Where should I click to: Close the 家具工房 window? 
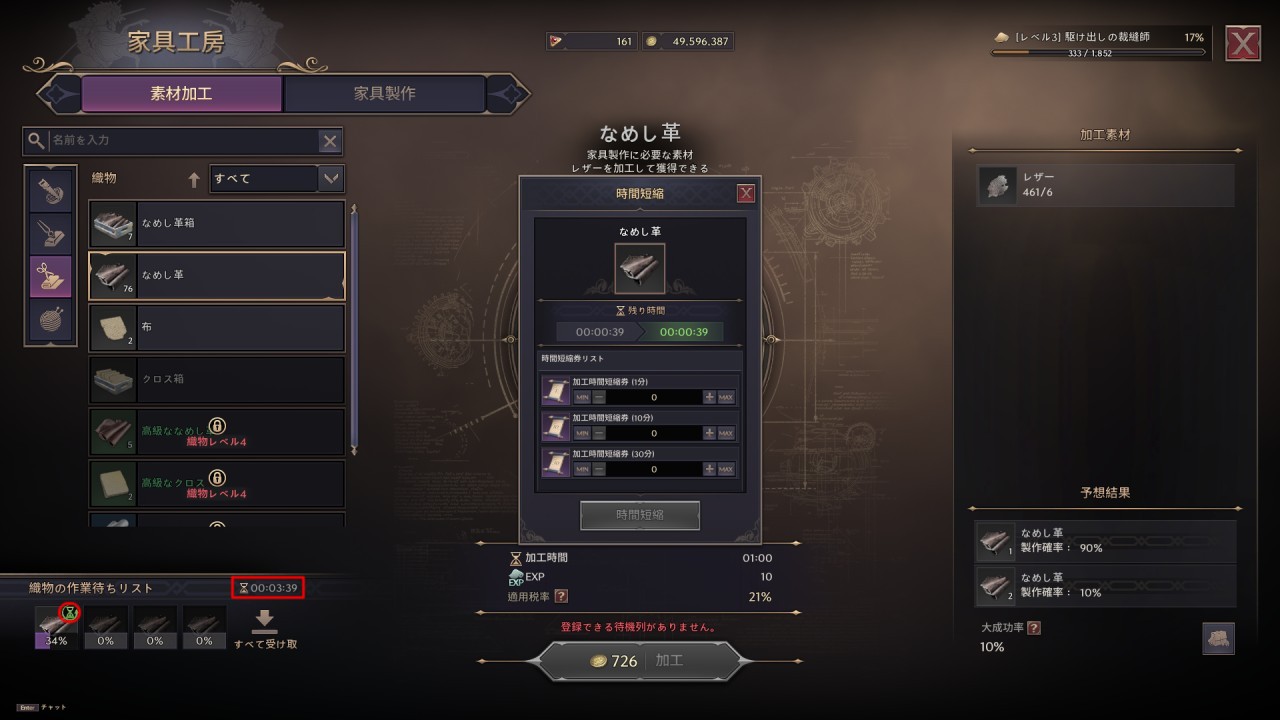coord(1243,44)
